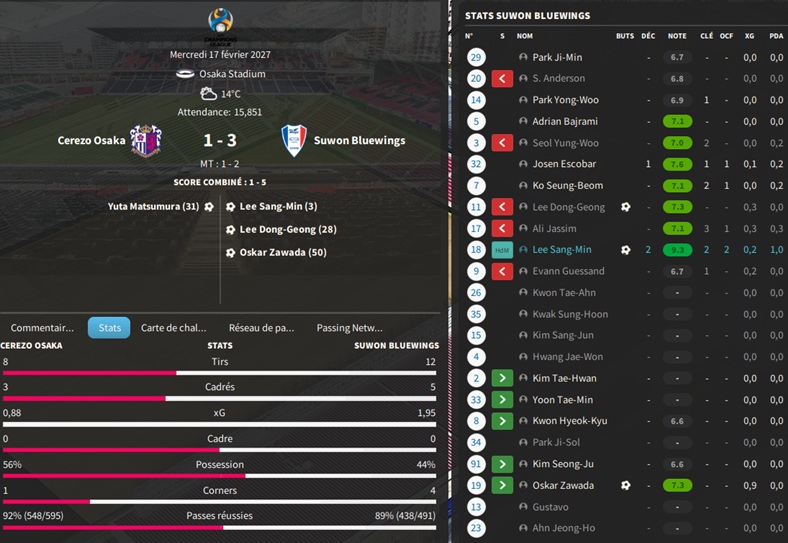The height and width of the screenshot is (543, 788).
Task: Select the Stats tab
Action: [x=109, y=327]
